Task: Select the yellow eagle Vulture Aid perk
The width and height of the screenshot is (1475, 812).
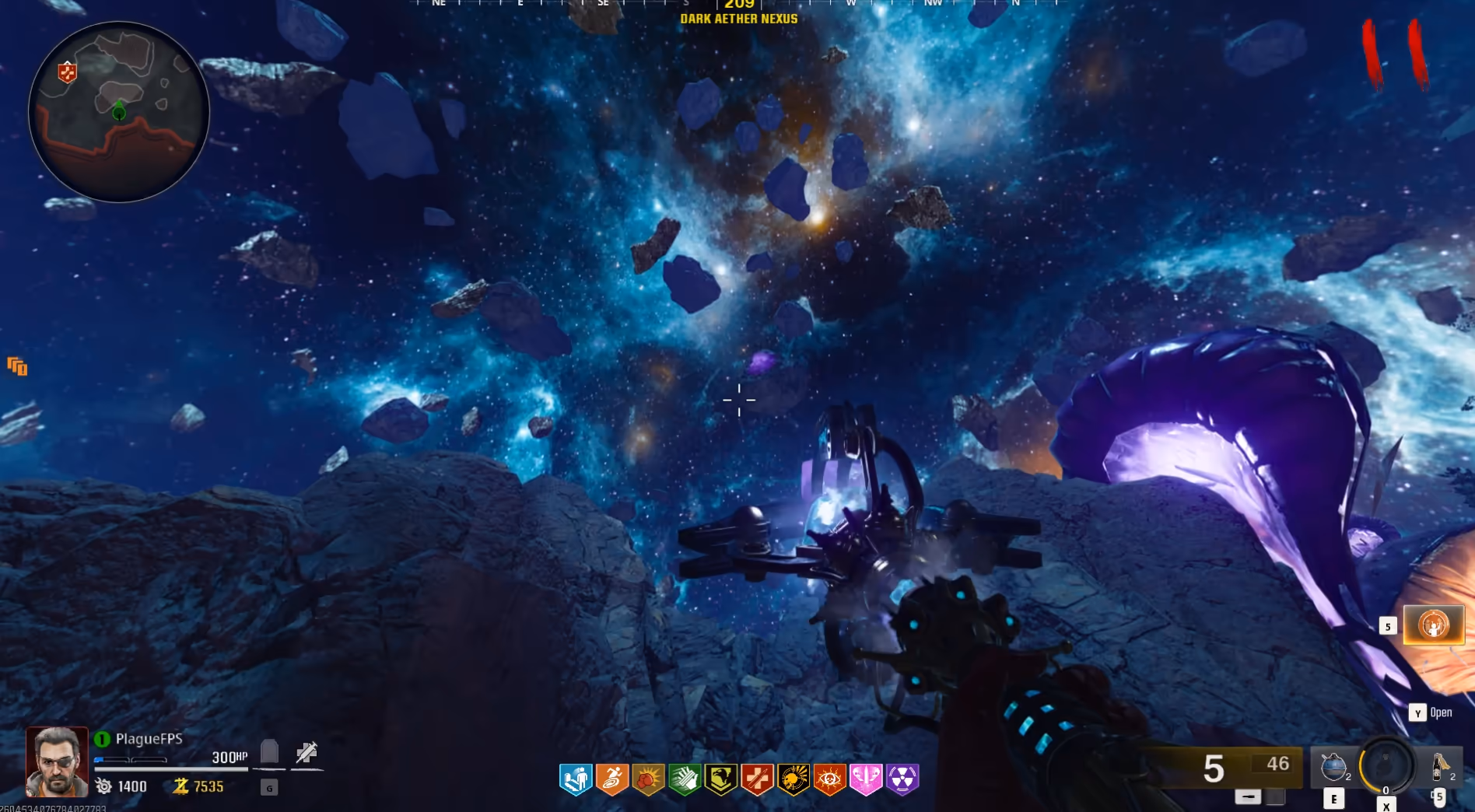Action: (720, 779)
